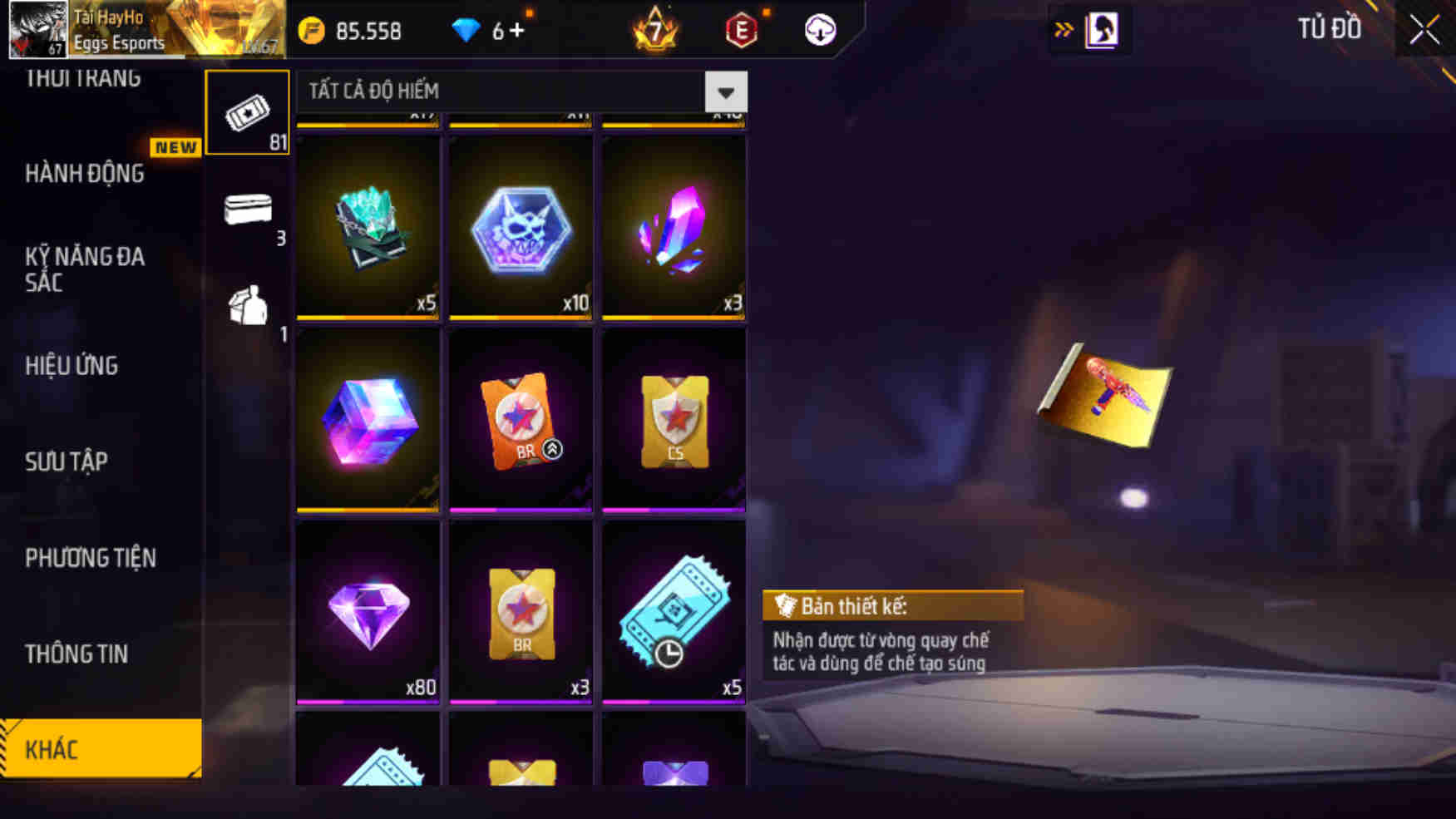Screen dimensions: 1456x819
Task: Open the TẤT CẢ ĐỘ HIẾM rarity dropdown
Action: tap(499, 91)
